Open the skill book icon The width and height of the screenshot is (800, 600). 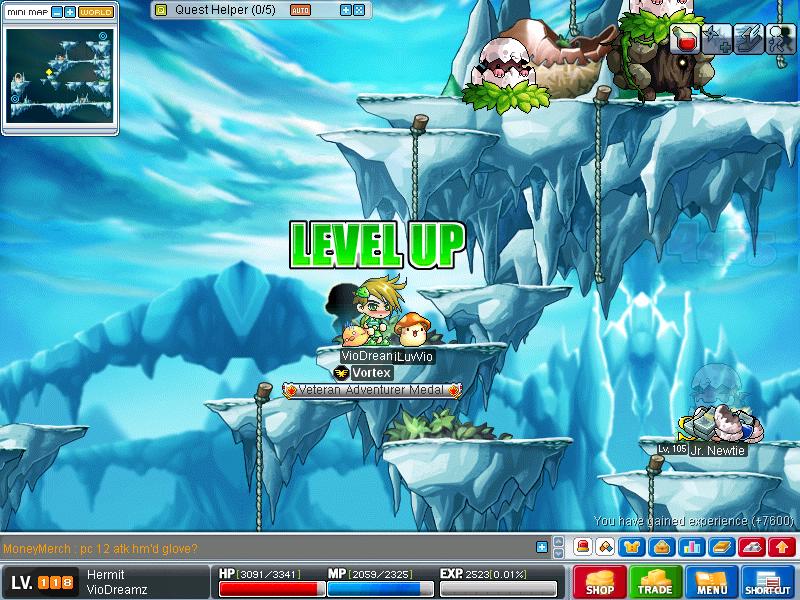click(x=719, y=547)
